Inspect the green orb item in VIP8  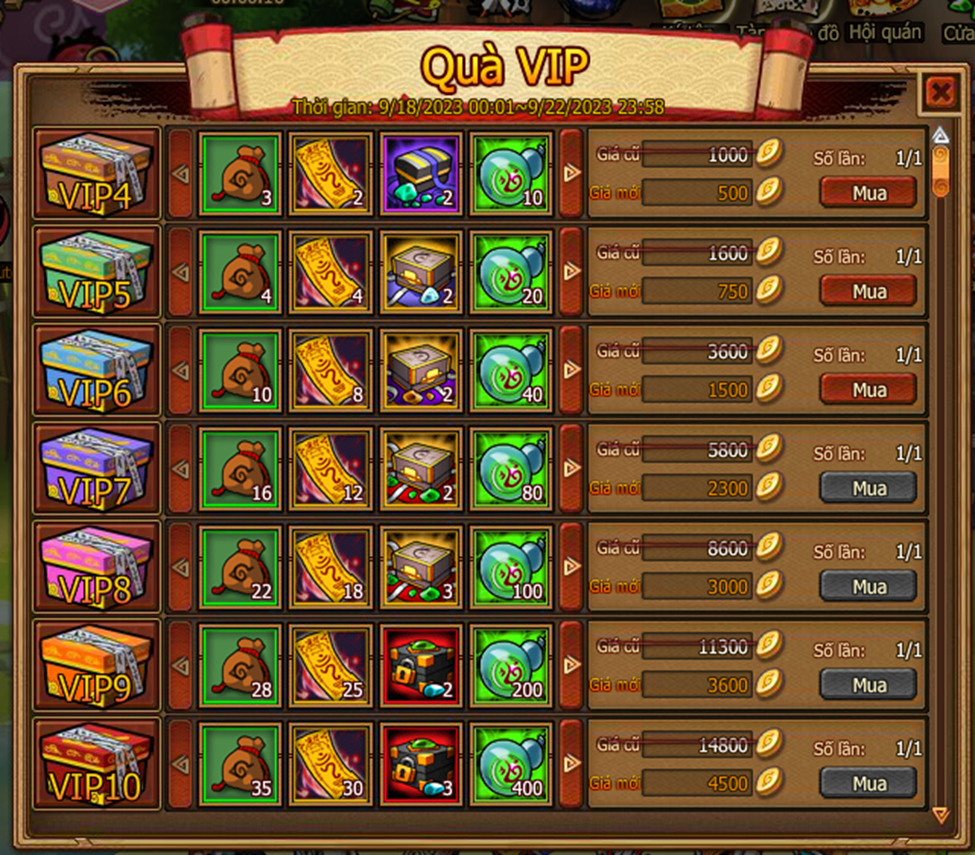(510, 567)
